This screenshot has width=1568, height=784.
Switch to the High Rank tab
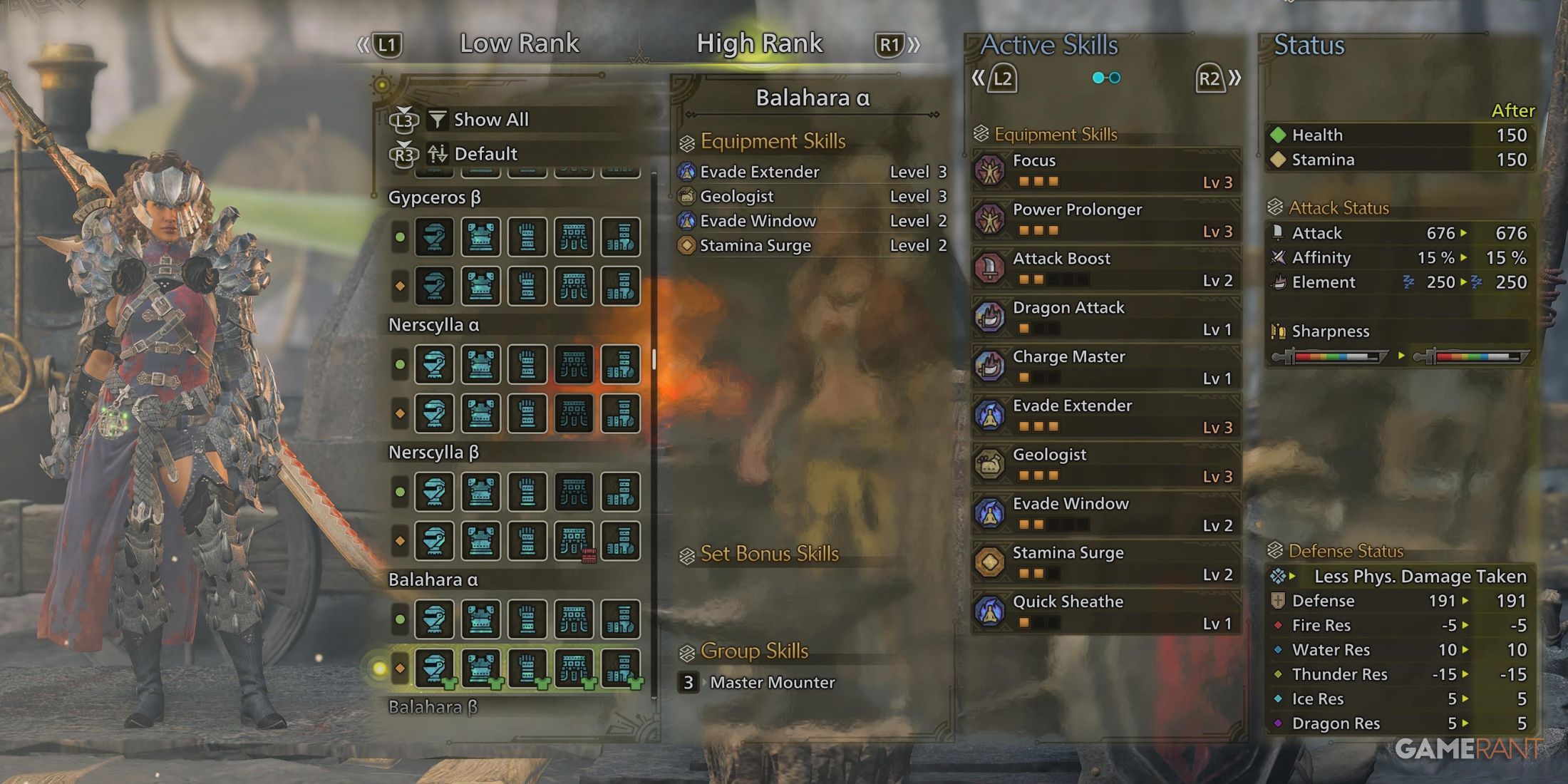pyautogui.click(x=759, y=43)
